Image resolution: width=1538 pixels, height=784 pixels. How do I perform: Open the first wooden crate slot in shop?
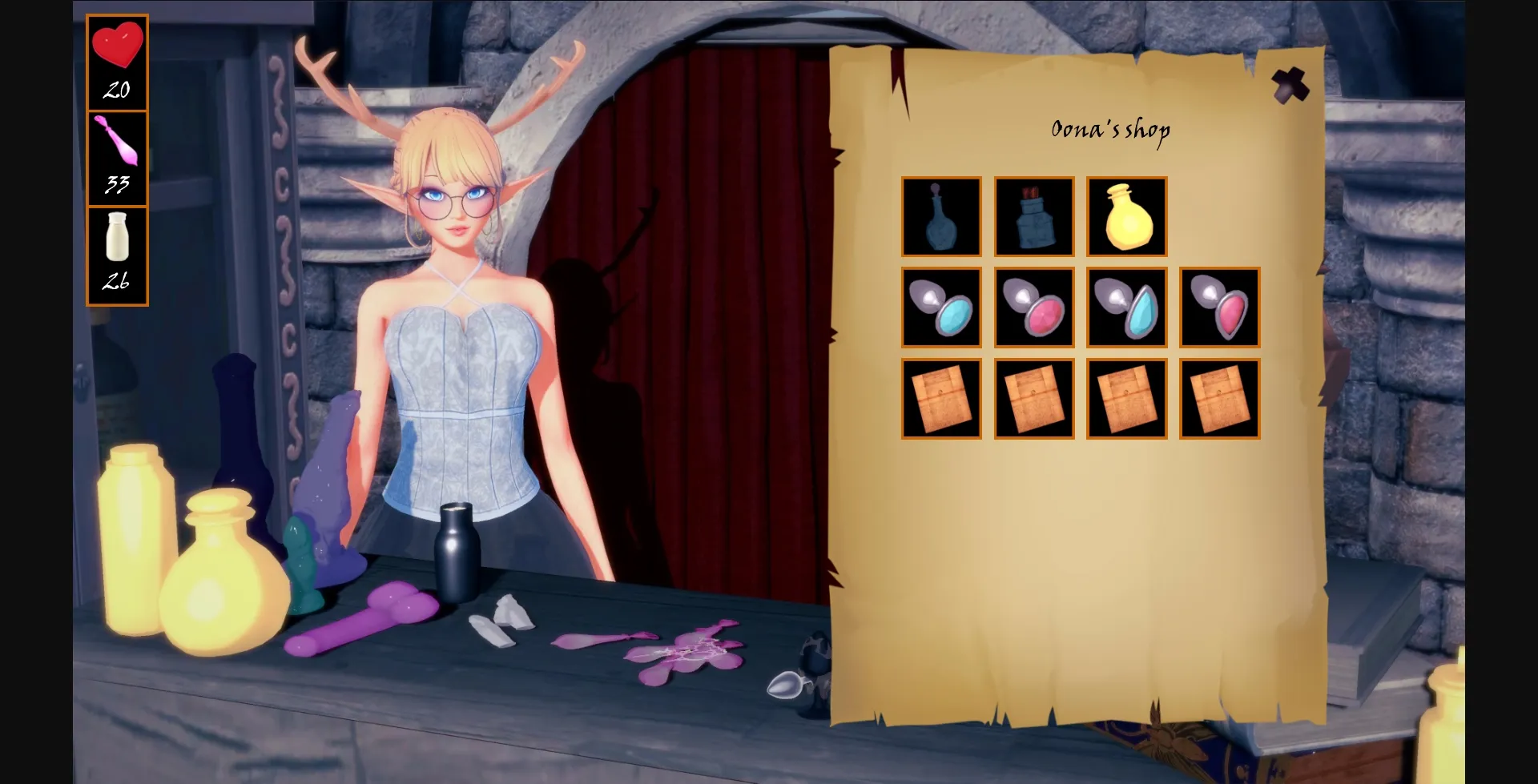click(941, 399)
